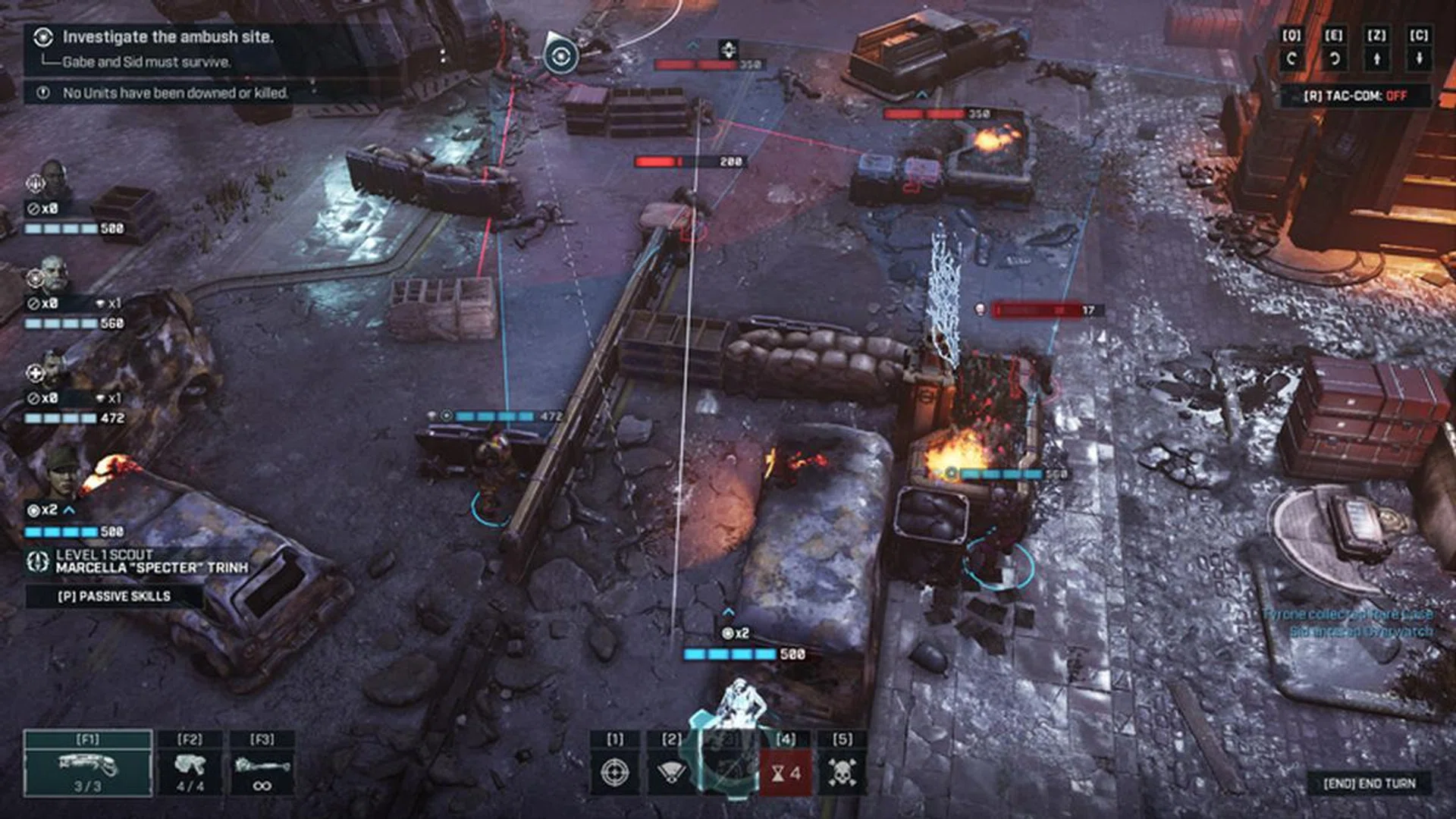Open the [P] Passive Skills panel
The width and height of the screenshot is (1456, 819).
tap(114, 596)
